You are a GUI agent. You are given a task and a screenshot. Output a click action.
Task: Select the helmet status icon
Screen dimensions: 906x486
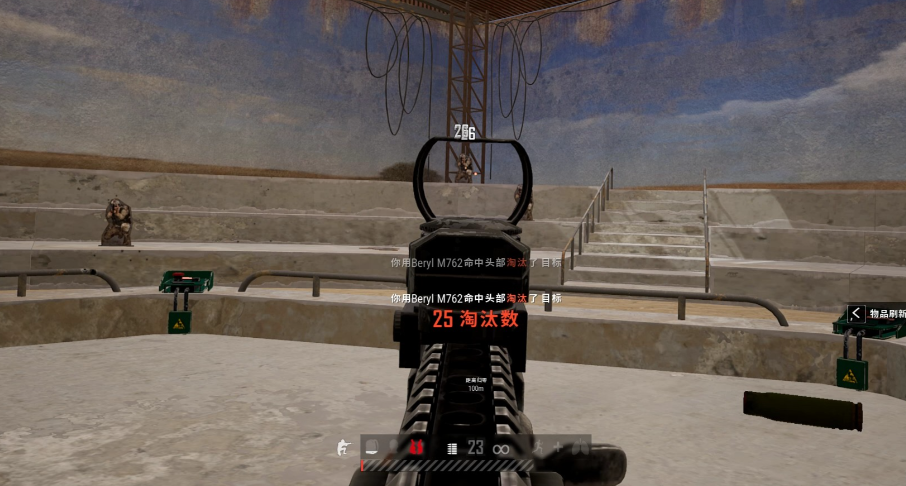(x=370, y=448)
